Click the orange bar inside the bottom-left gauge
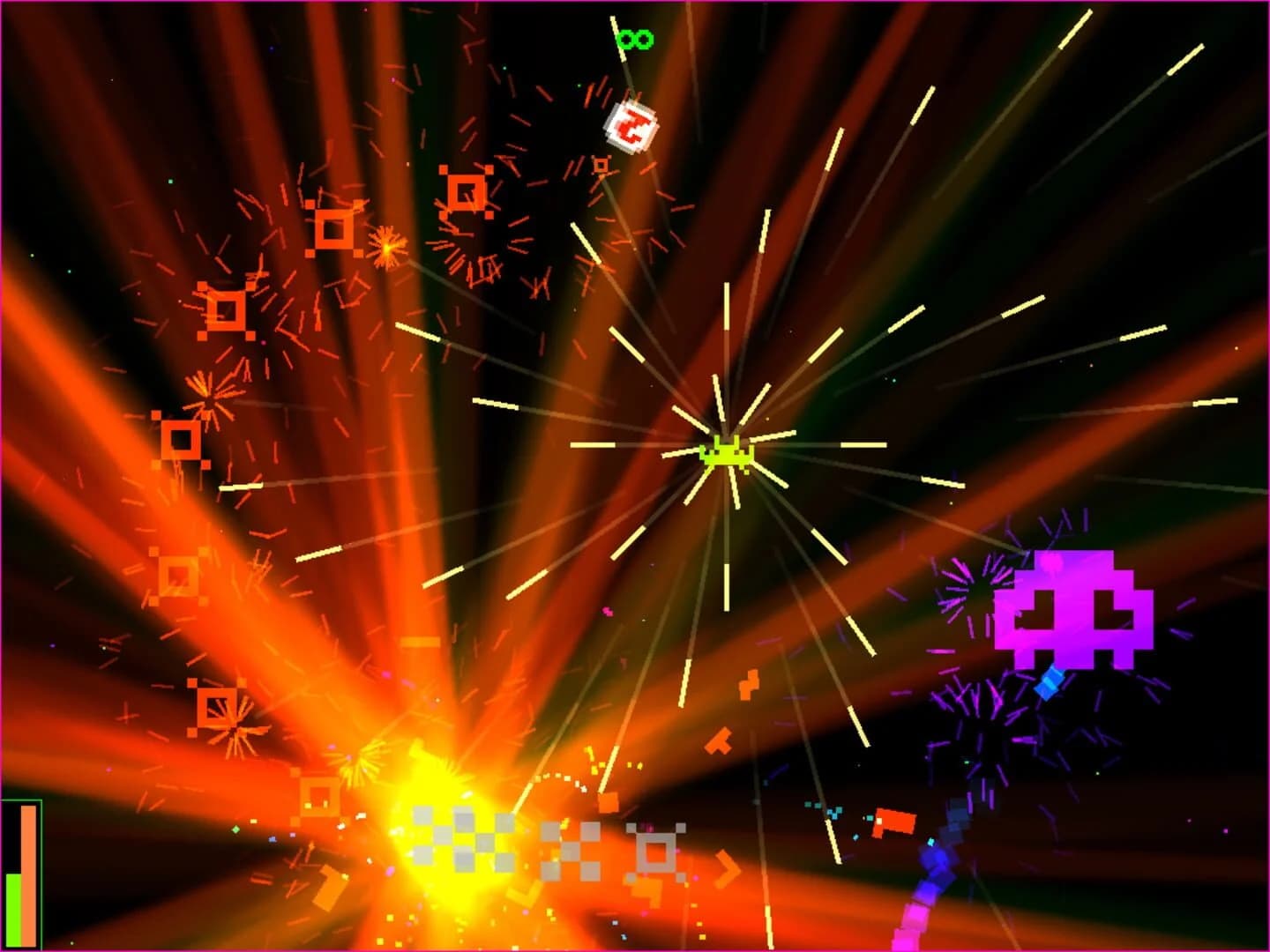Screen dimensions: 1270x952 click(28, 873)
